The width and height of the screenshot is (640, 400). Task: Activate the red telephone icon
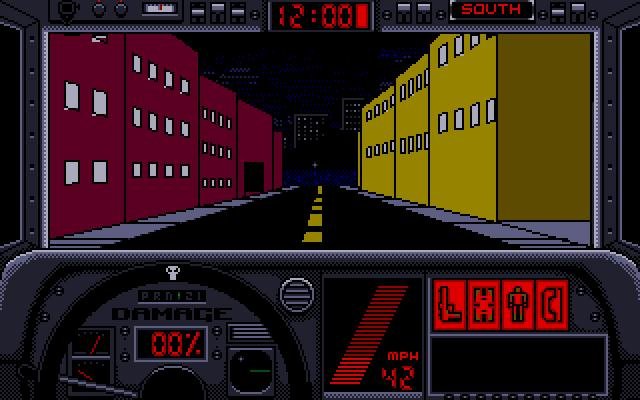click(x=550, y=303)
